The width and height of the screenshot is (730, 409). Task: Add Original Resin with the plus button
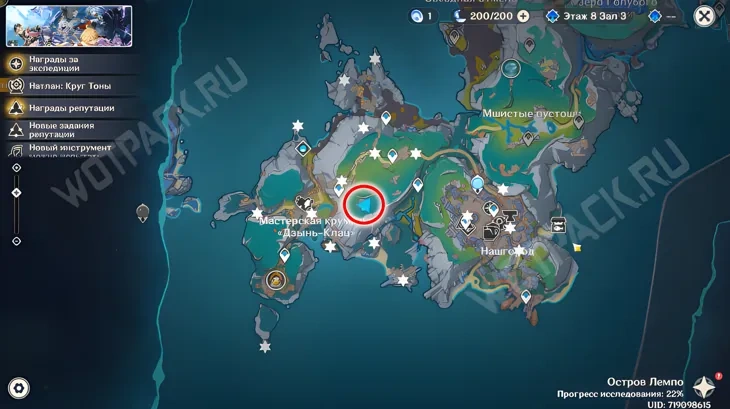coord(523,17)
